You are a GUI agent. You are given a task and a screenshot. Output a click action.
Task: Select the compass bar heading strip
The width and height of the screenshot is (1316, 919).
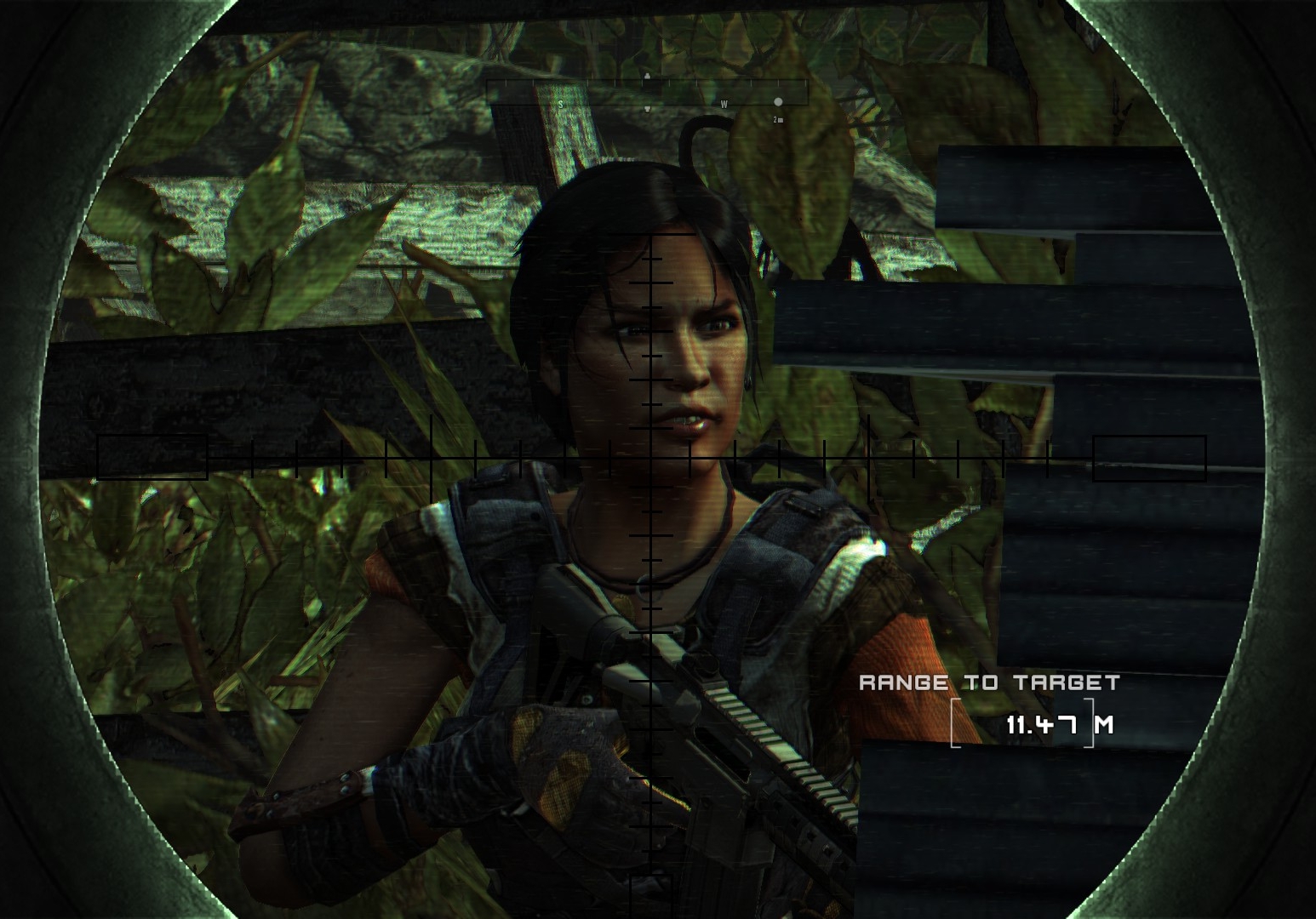(646, 93)
